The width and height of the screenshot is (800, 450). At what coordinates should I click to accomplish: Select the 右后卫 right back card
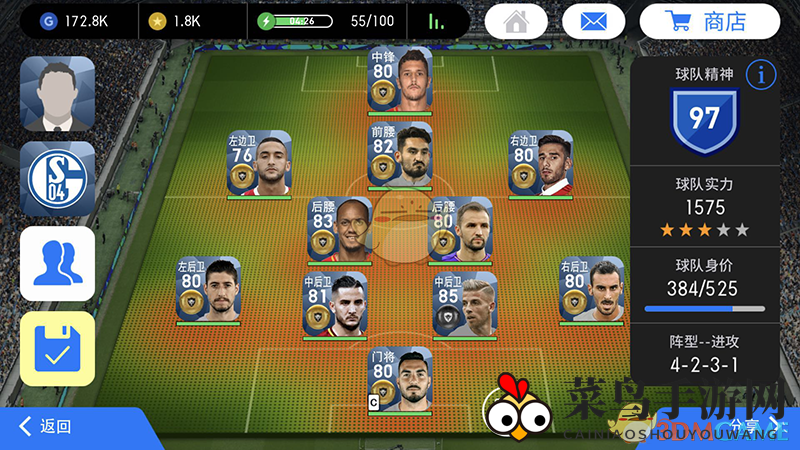592,291
